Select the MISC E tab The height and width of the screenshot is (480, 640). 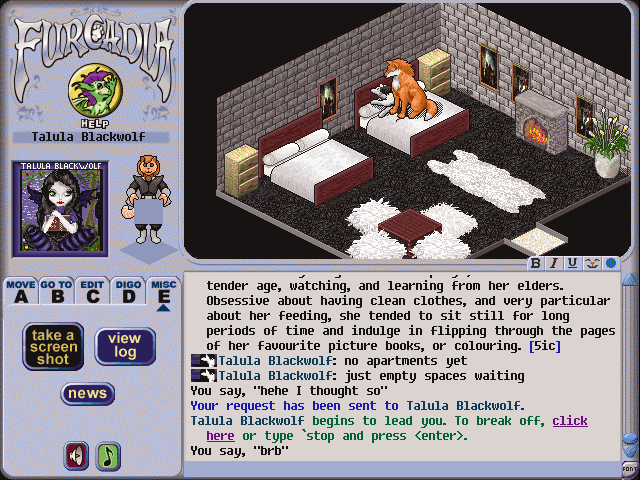tap(163, 291)
